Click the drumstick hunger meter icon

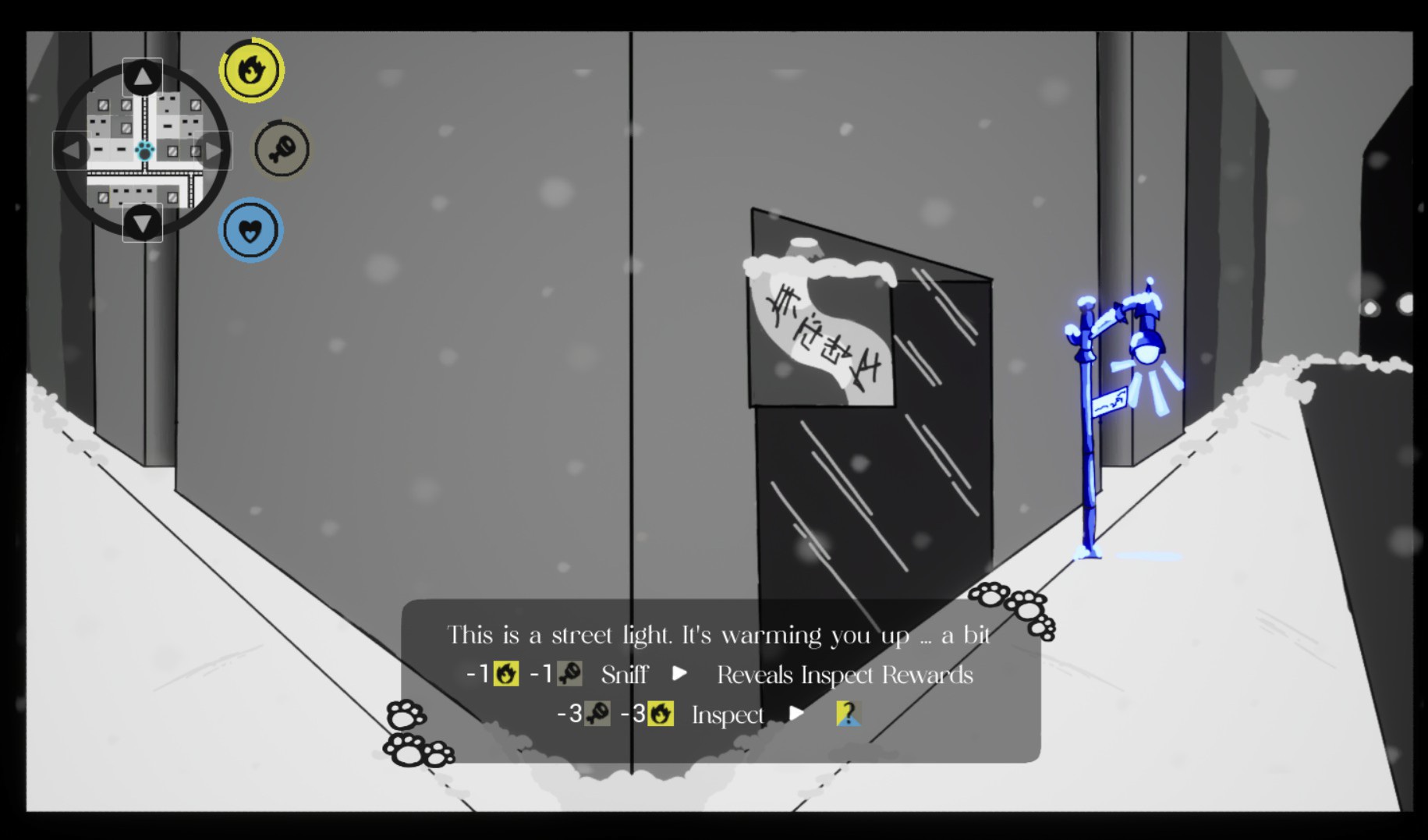click(280, 150)
